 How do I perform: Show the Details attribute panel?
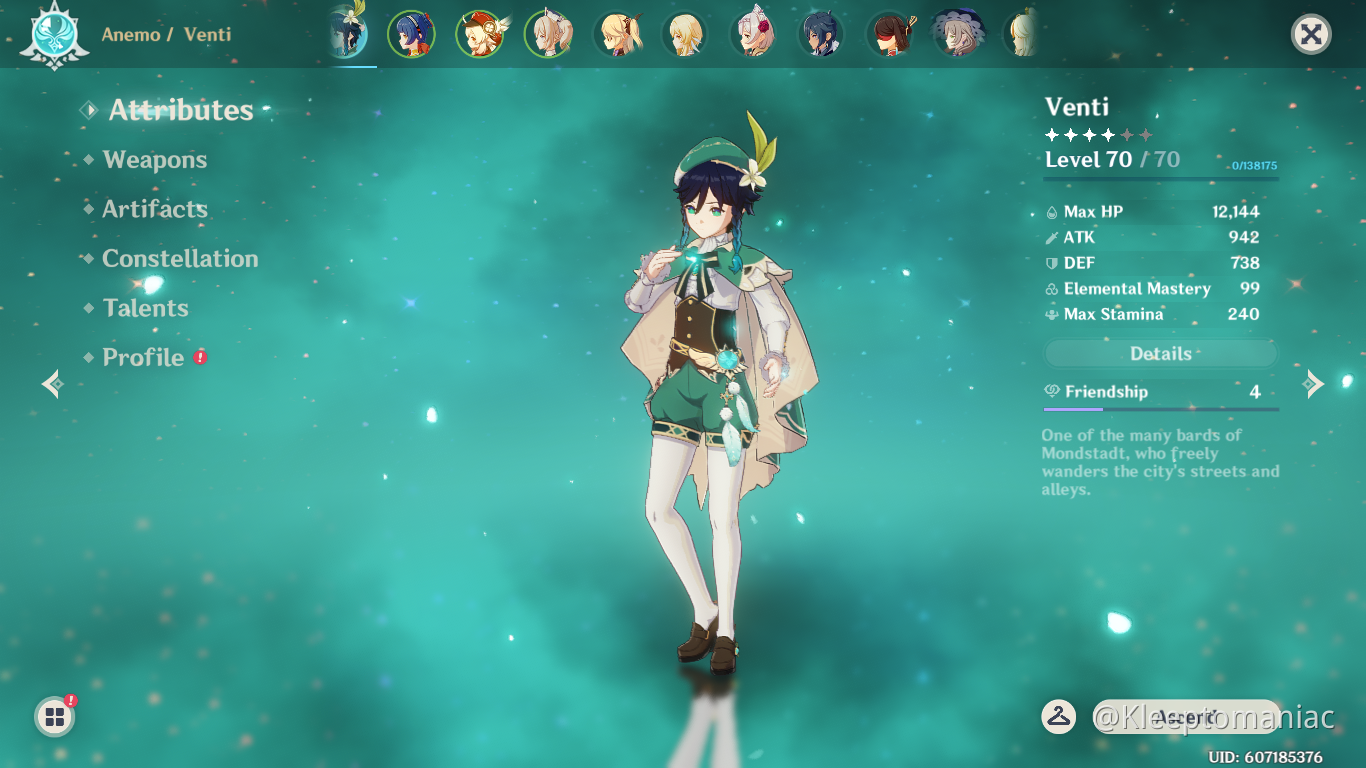click(1160, 354)
